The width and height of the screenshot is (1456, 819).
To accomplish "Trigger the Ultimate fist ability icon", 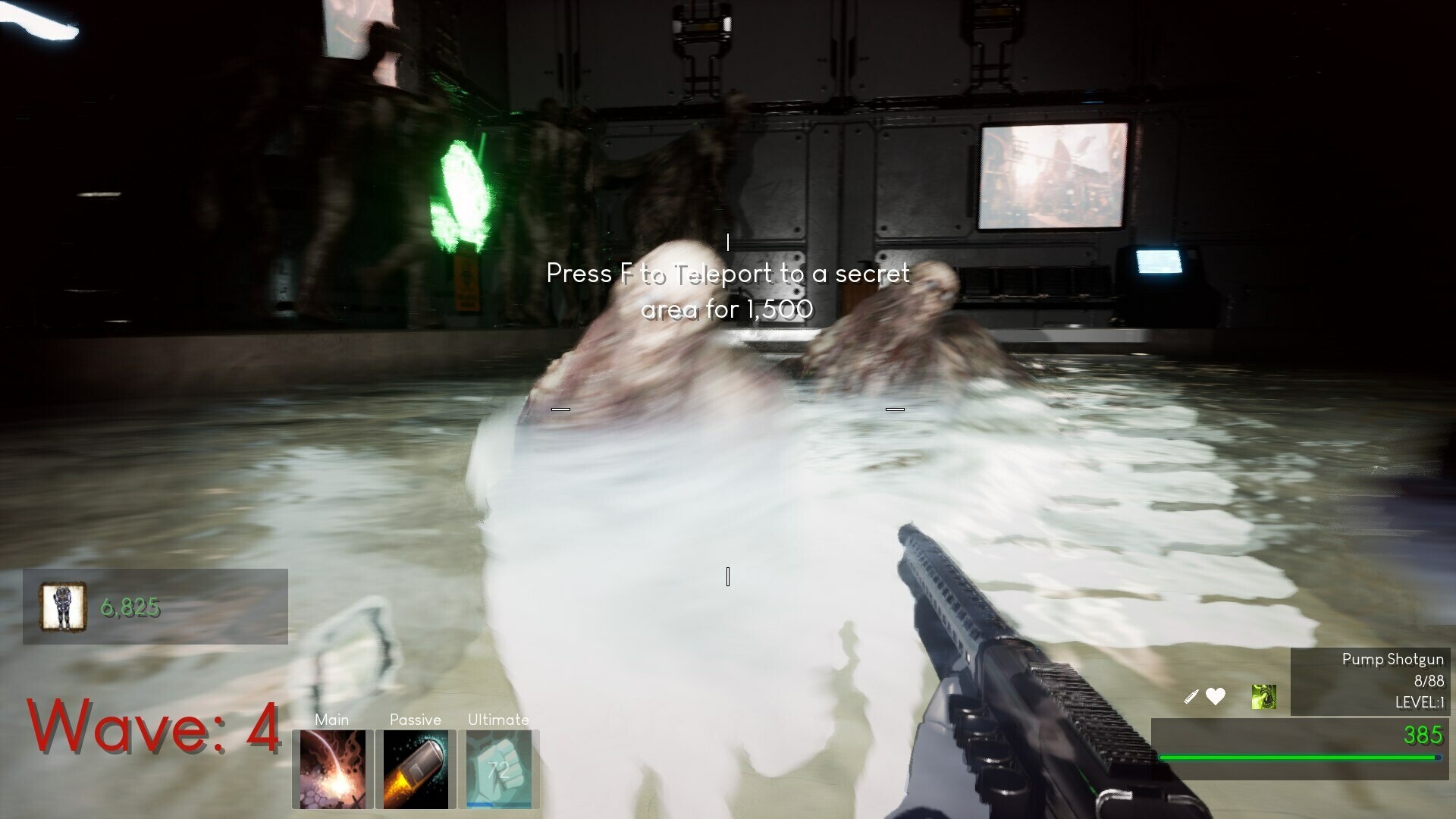I will pos(499,770).
